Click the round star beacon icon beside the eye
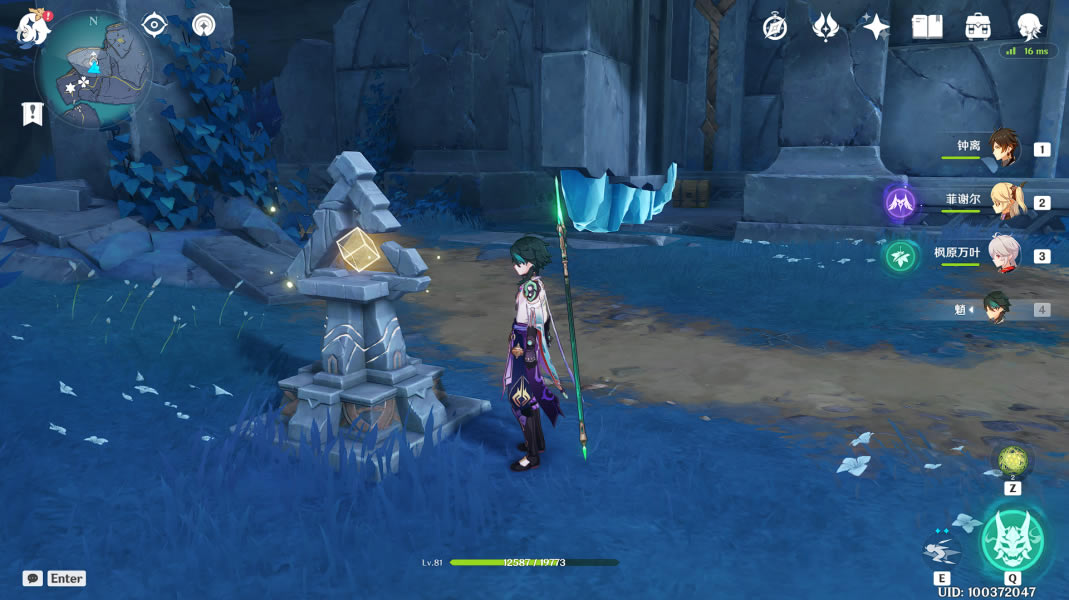Image resolution: width=1069 pixels, height=600 pixels. 204,25
